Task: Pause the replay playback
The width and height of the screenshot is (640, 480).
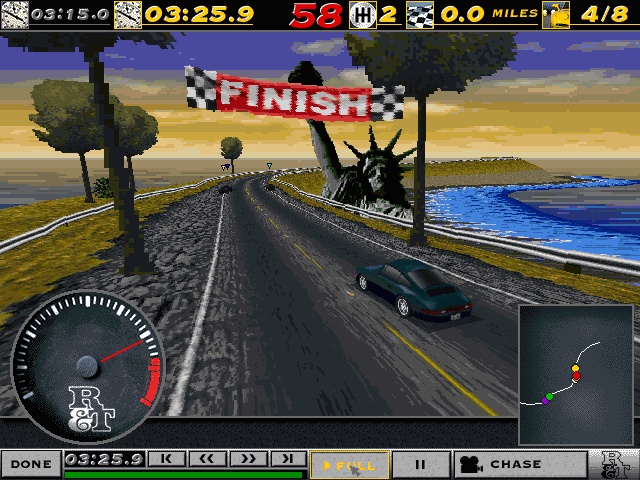Action: [420, 464]
